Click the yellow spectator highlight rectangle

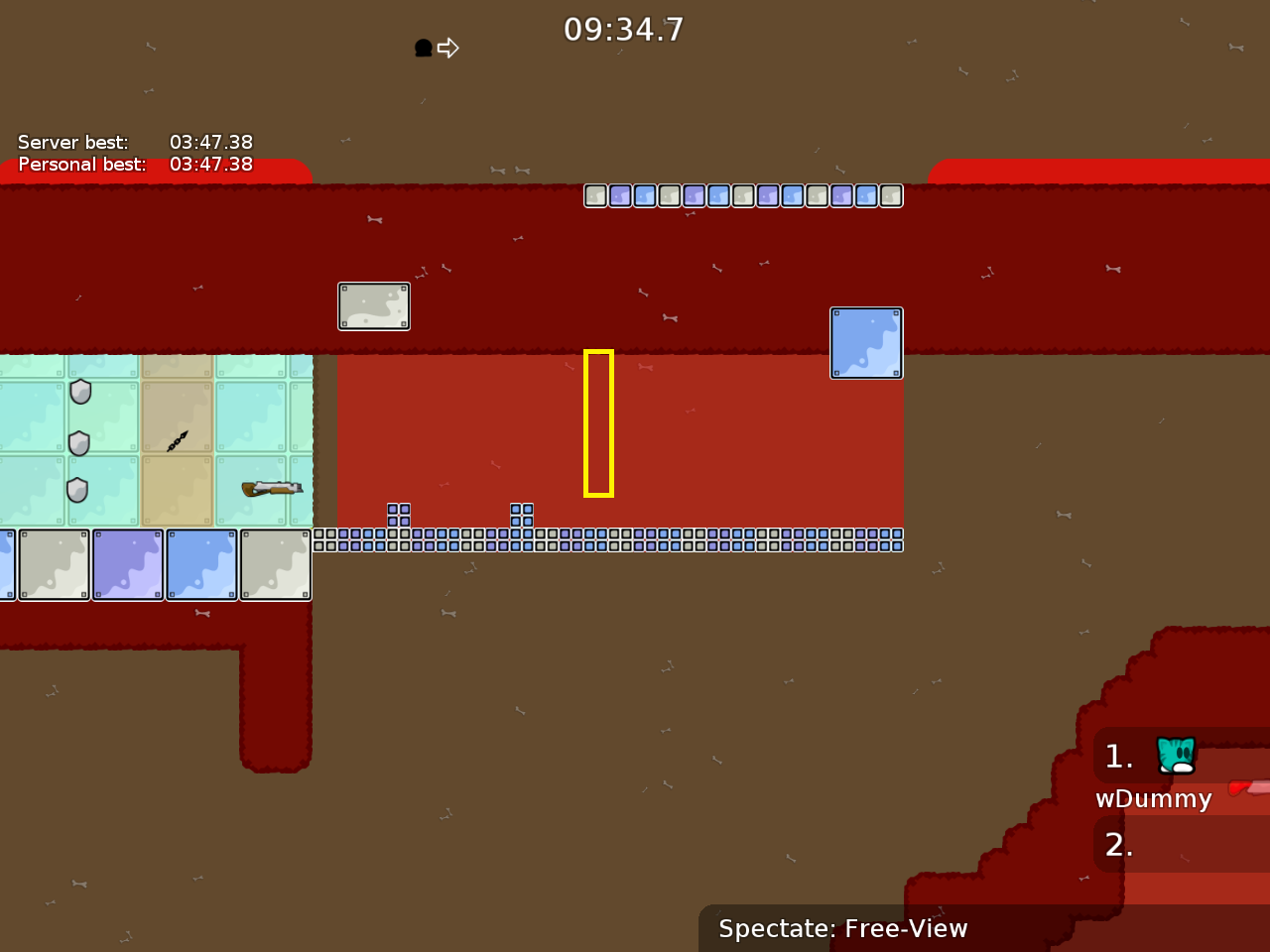click(x=597, y=421)
